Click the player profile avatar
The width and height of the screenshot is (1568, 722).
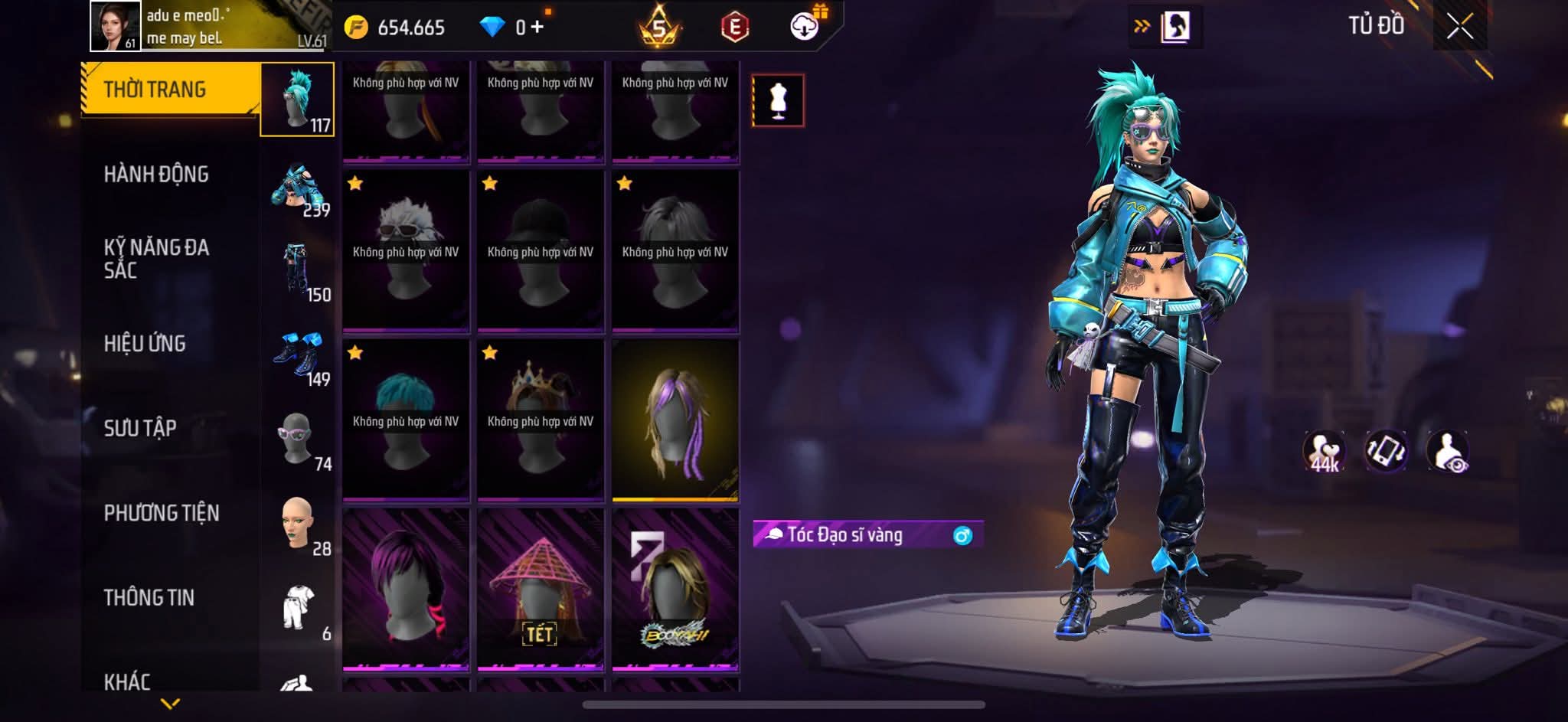(115, 26)
